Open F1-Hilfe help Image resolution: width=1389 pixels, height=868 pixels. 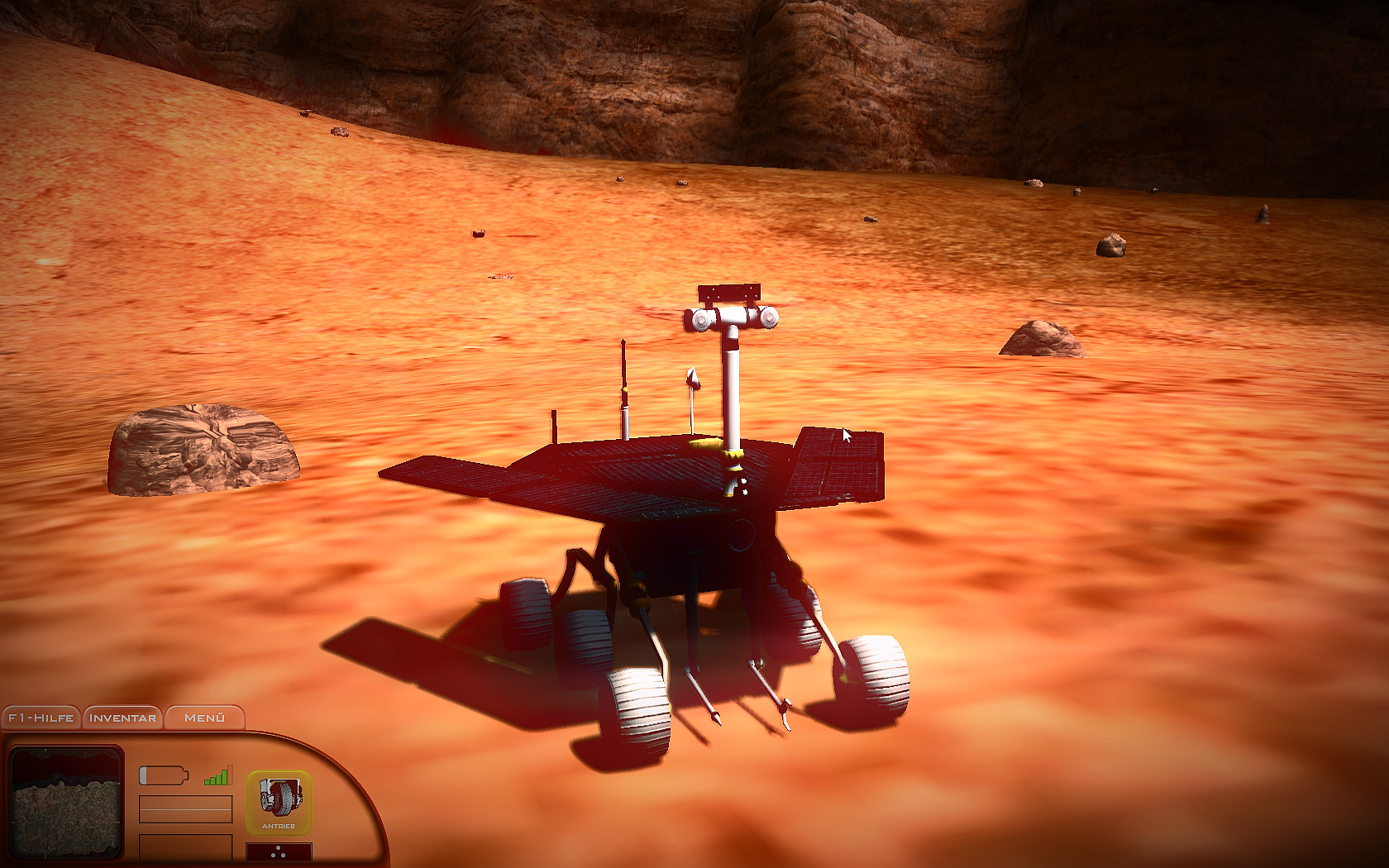(40, 718)
